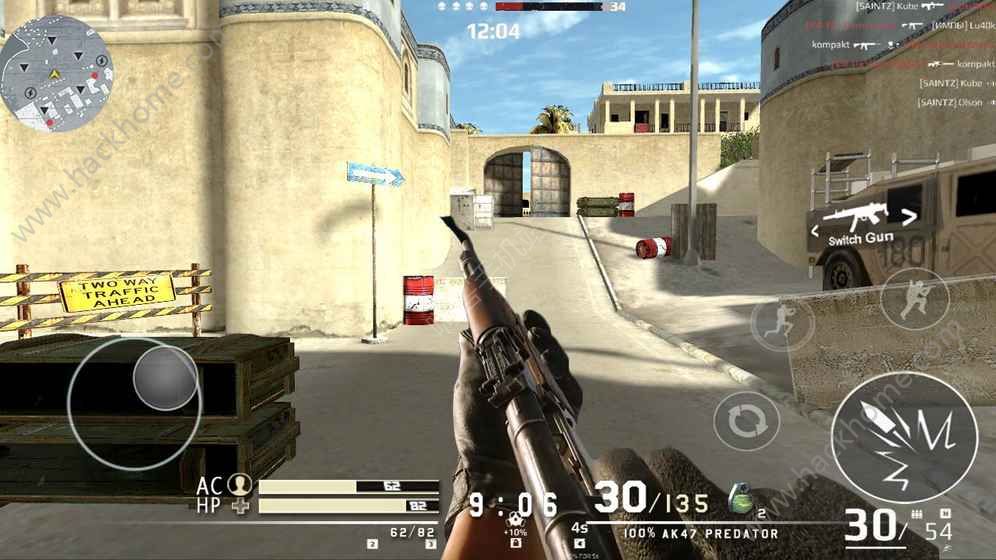This screenshot has width=996, height=560.
Task: Switch gun with the right arrow
Action: coord(909,214)
